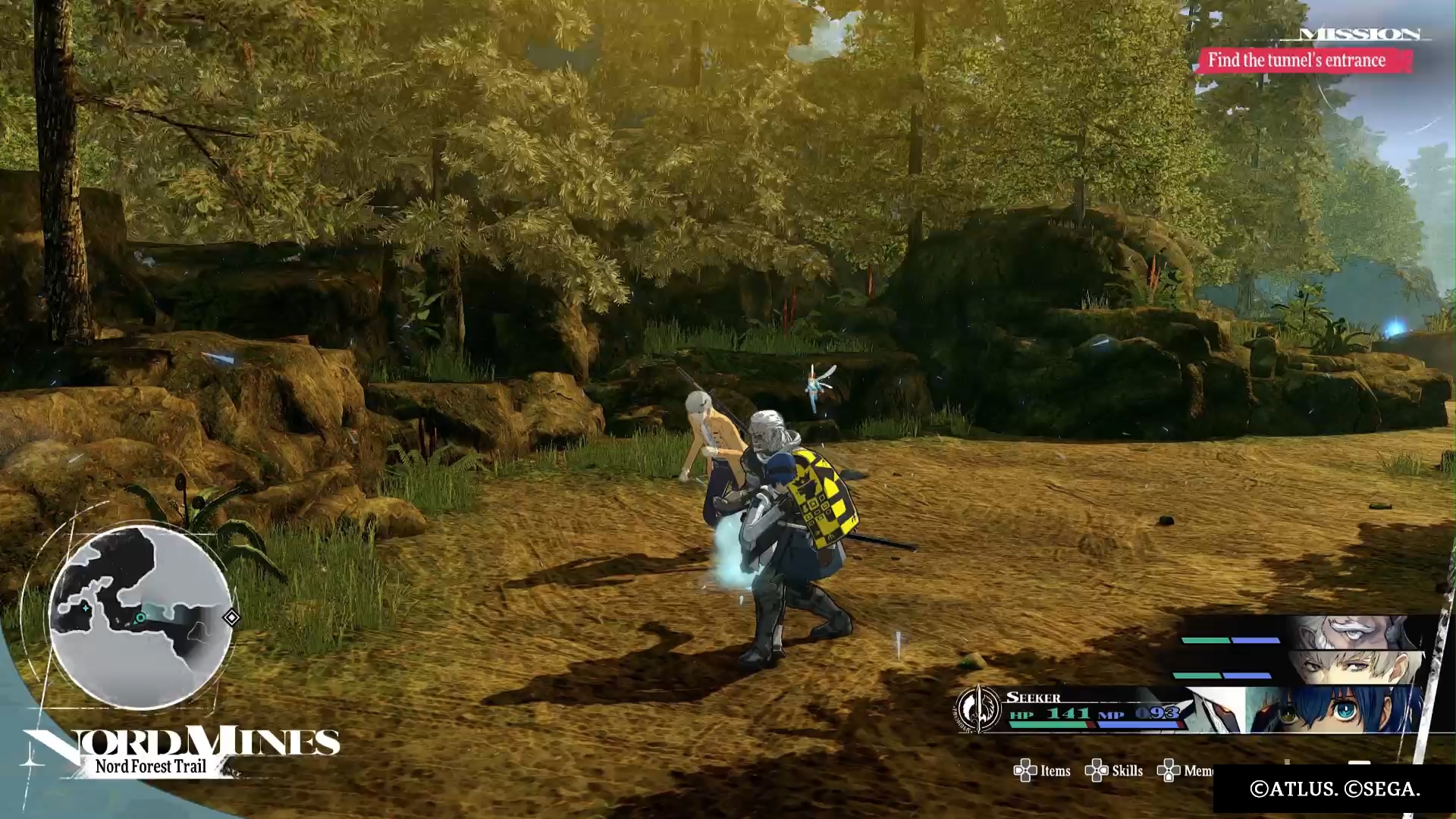Click the Seeker archetype emblem

pyautogui.click(x=978, y=709)
